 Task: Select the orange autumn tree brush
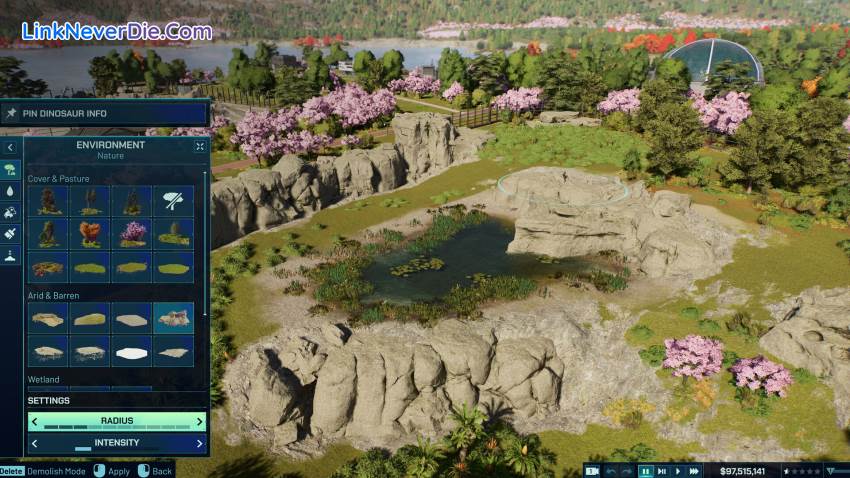click(x=91, y=234)
